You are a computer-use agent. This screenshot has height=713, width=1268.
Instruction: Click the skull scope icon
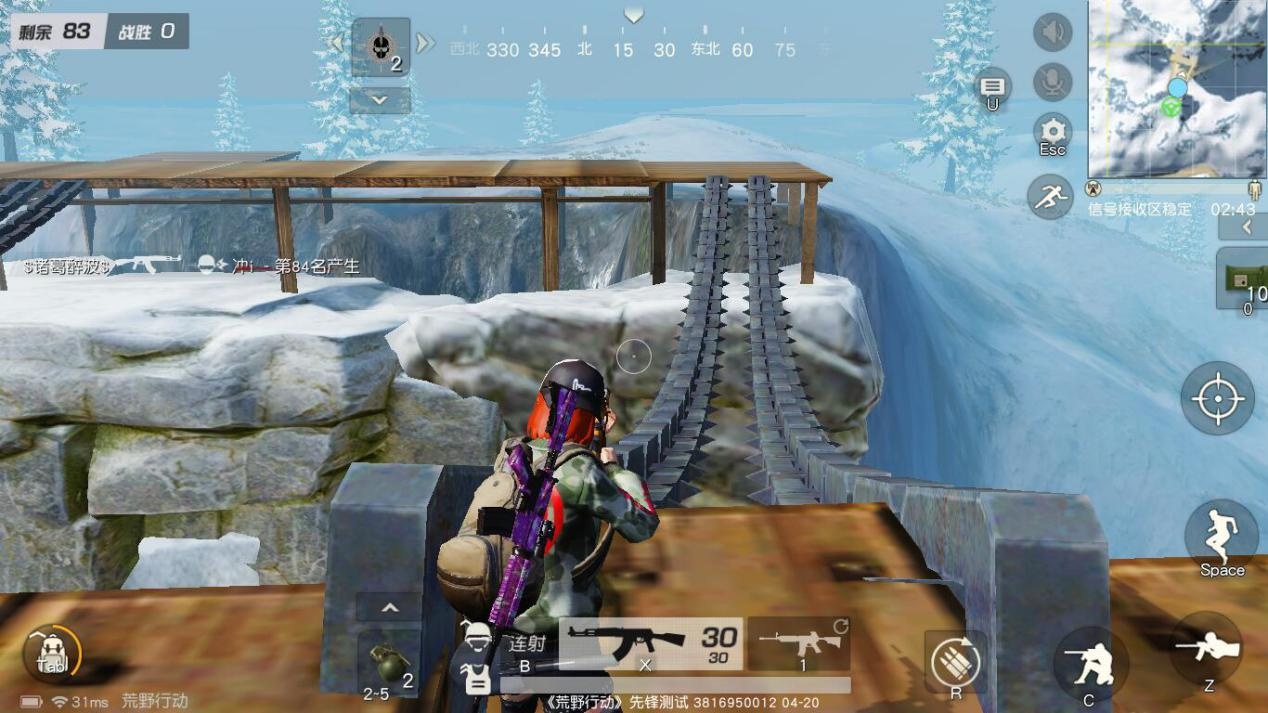click(x=380, y=47)
